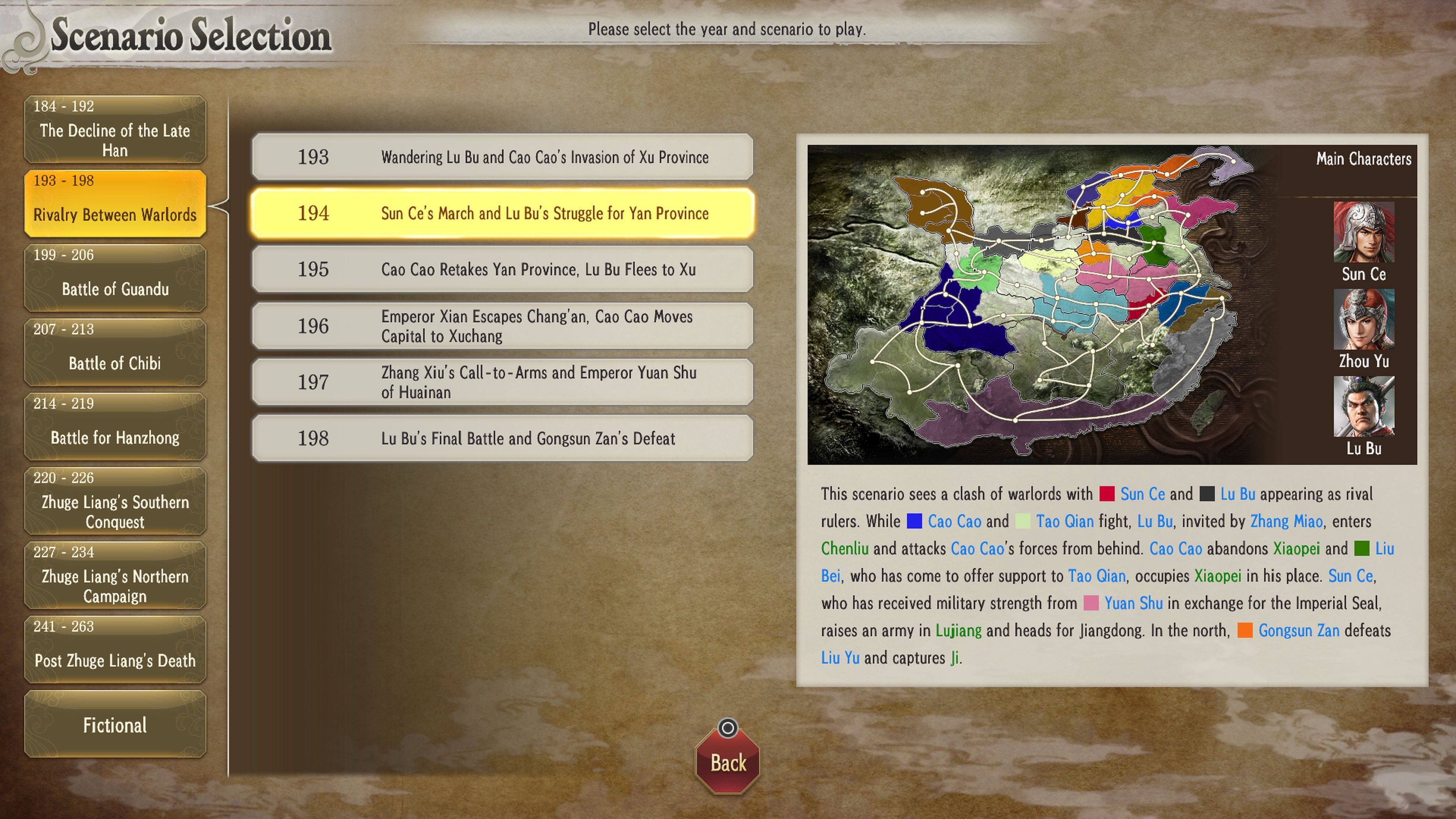Choose Lu Bu's character portrait

[1363, 406]
